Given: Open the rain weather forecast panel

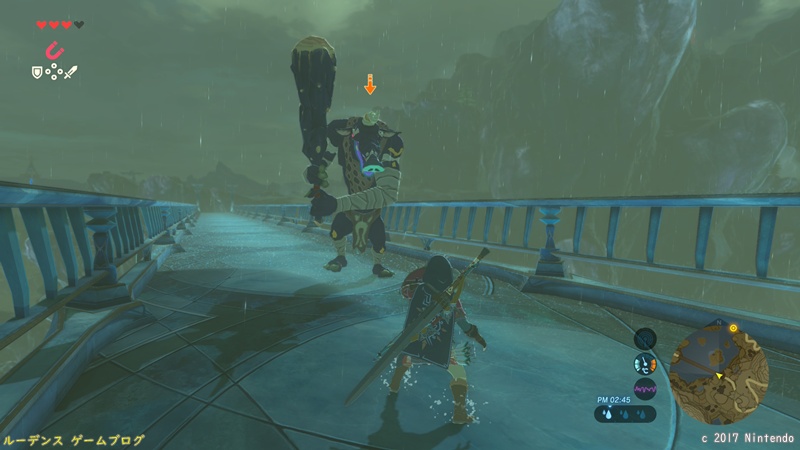Looking at the screenshot, I should click(x=624, y=411).
